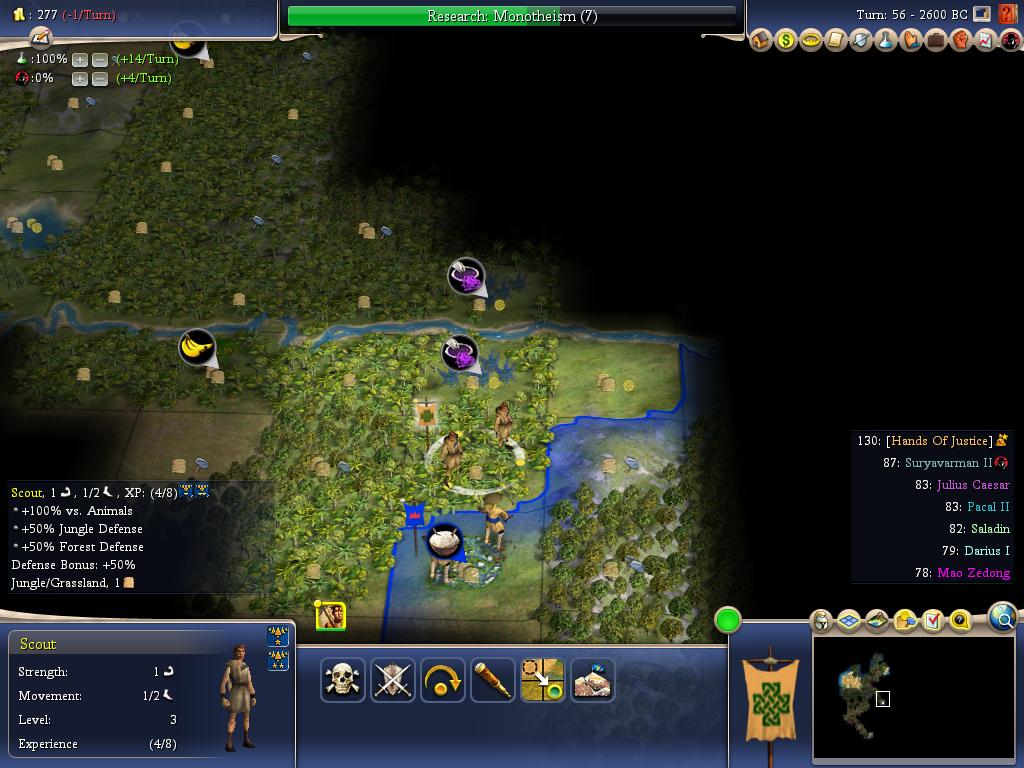Delete the Scout with the skull button
Image resolution: width=1024 pixels, height=768 pixels.
pos(342,680)
